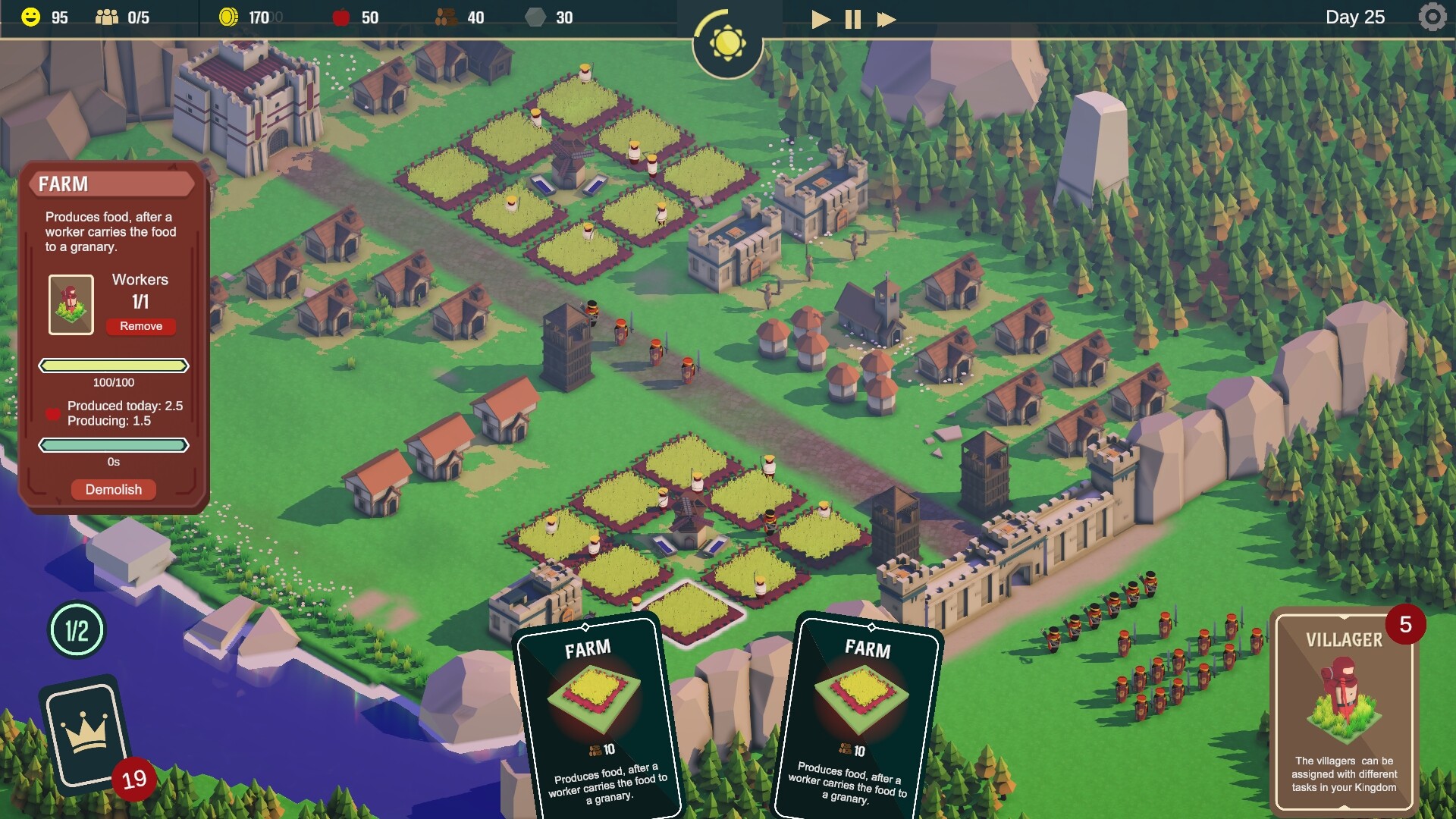This screenshot has height=819, width=1456.
Task: Click the smiley happiness icon in top bar
Action: [30, 17]
